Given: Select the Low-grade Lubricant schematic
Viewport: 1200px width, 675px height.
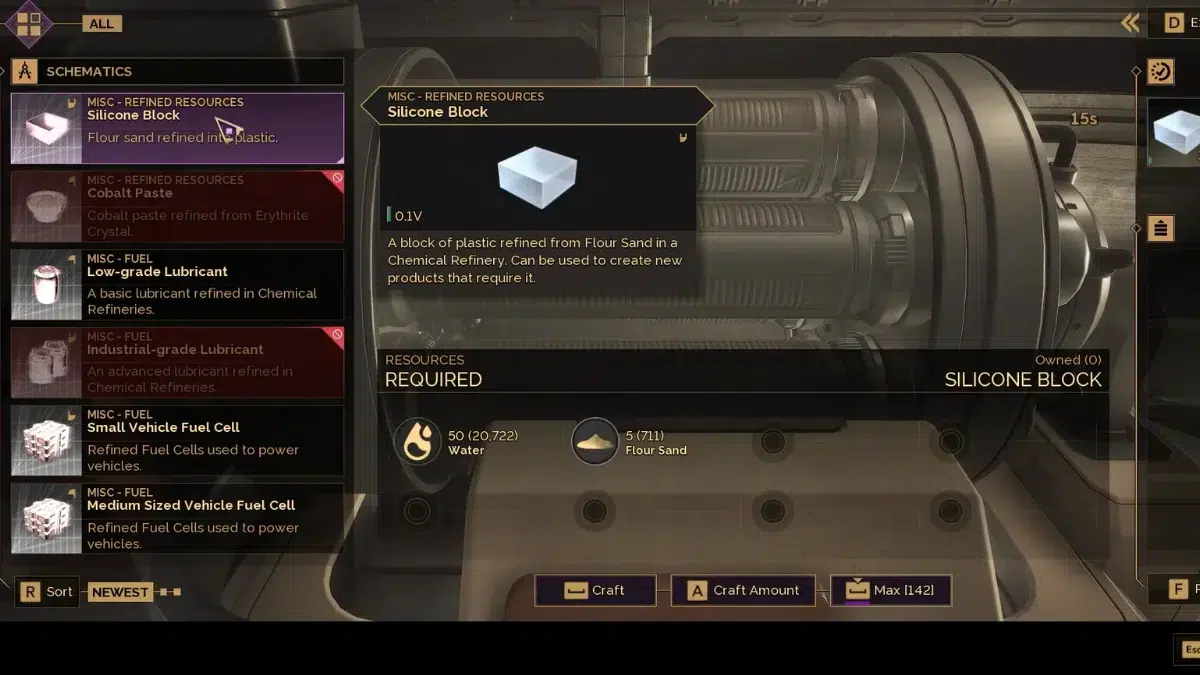Looking at the screenshot, I should [177, 284].
